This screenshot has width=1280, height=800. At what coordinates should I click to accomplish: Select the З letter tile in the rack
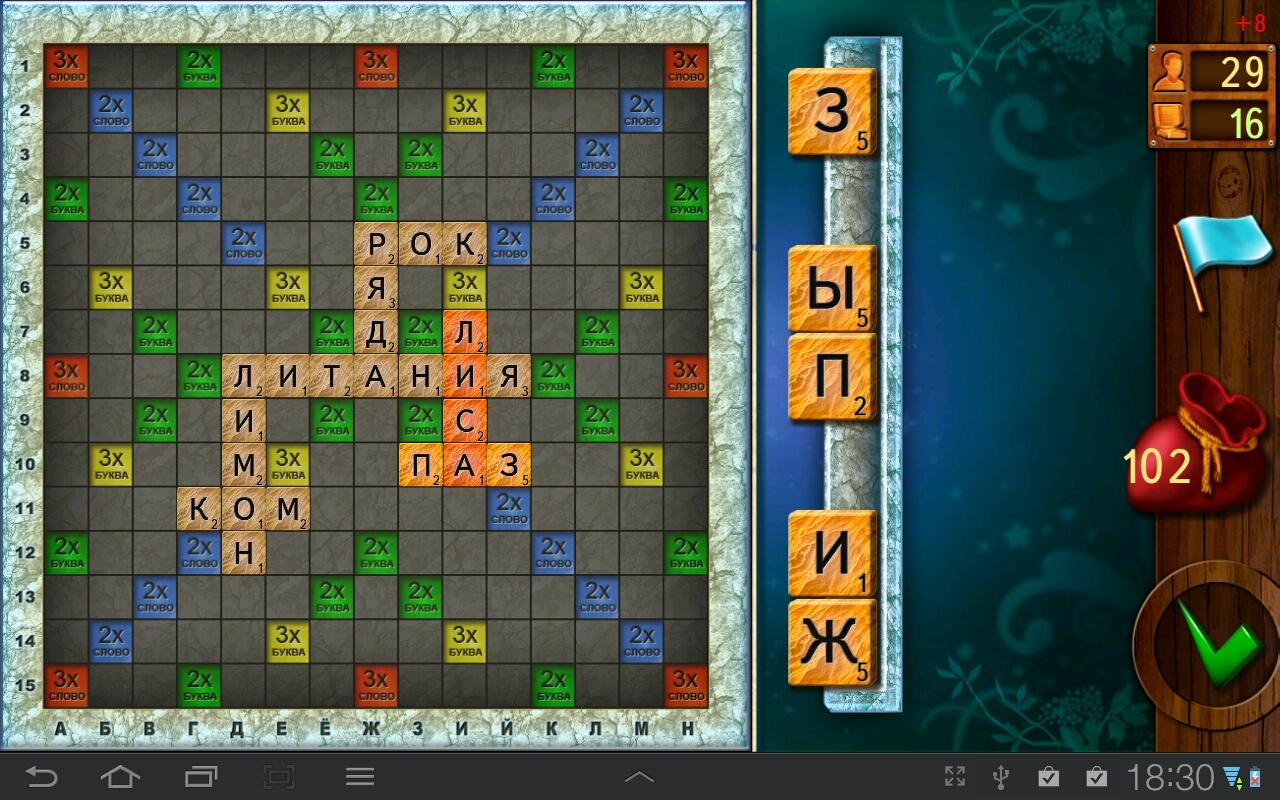831,112
